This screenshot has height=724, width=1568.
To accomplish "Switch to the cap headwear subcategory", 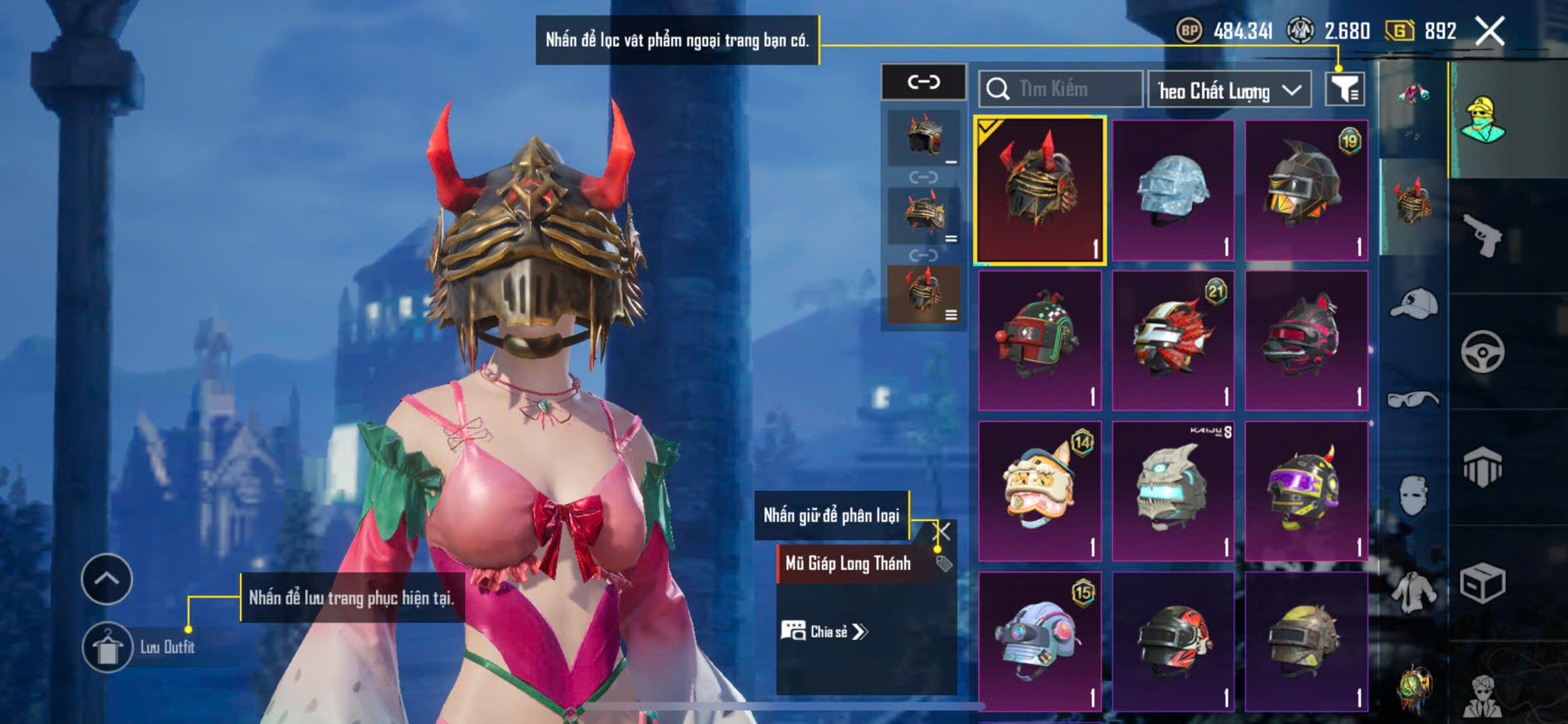I will (1413, 304).
